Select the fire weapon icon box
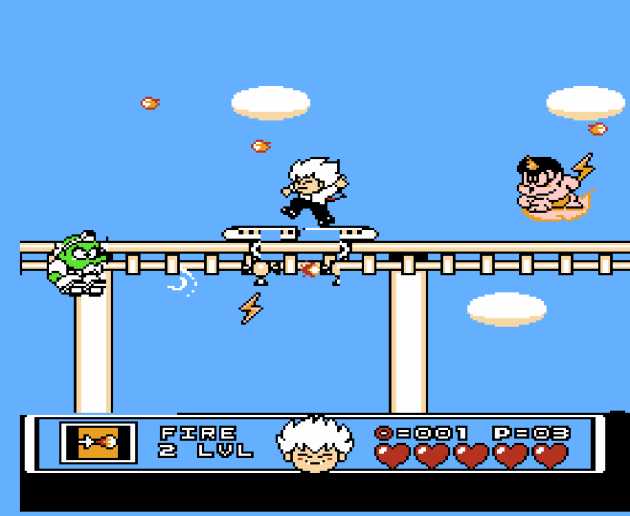Screen dimensions: 630x516 tap(97, 442)
